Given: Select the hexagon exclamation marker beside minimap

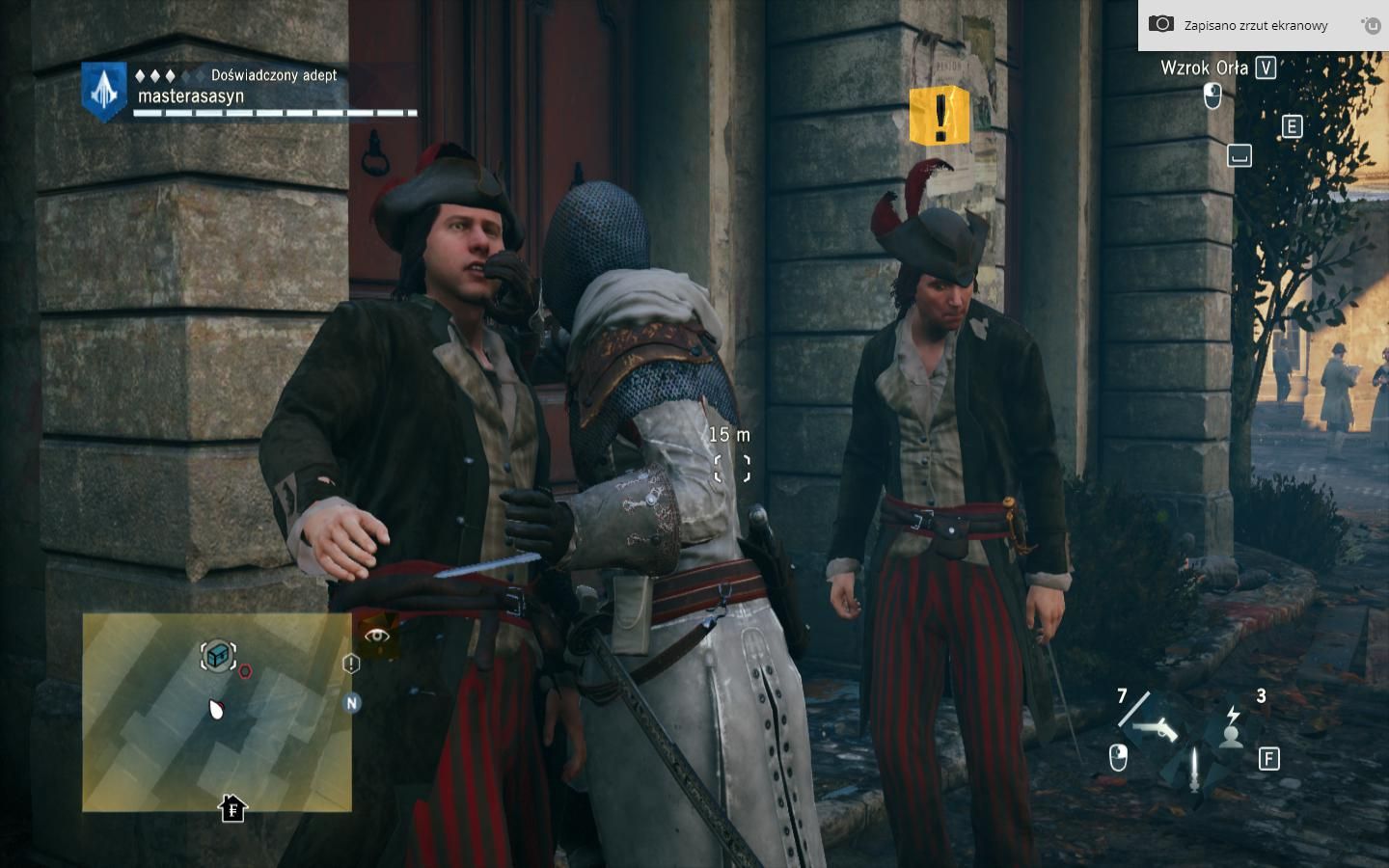Looking at the screenshot, I should coord(351,664).
